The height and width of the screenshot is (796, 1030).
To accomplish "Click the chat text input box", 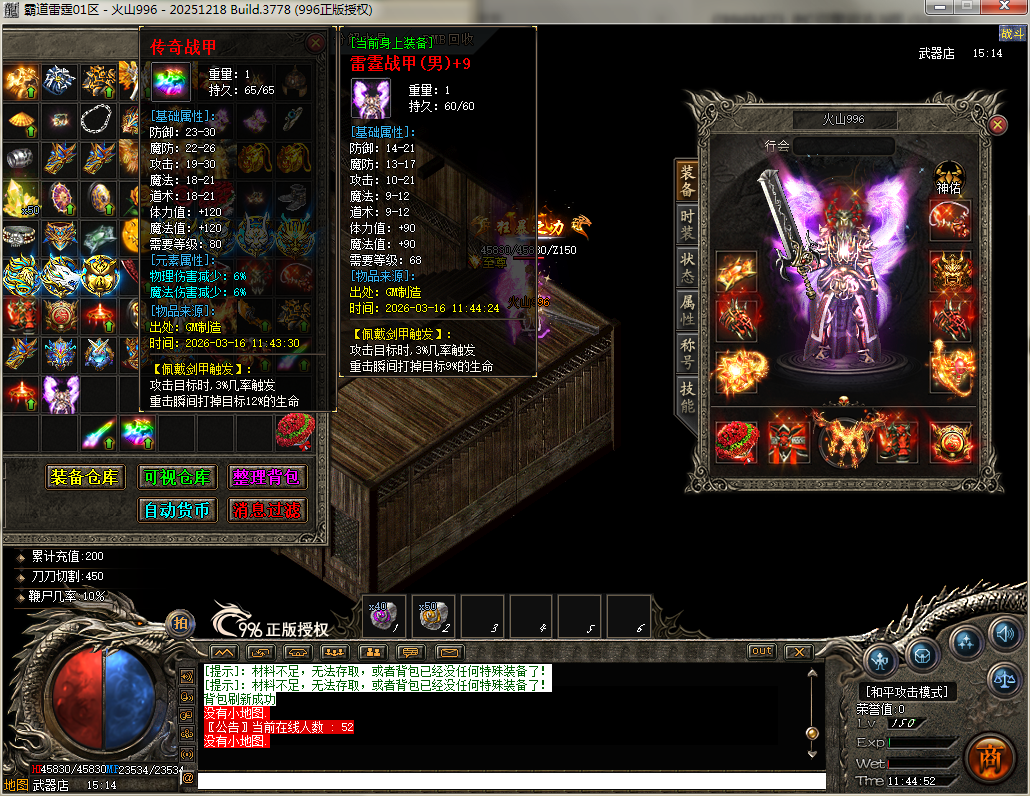I will point(510,781).
